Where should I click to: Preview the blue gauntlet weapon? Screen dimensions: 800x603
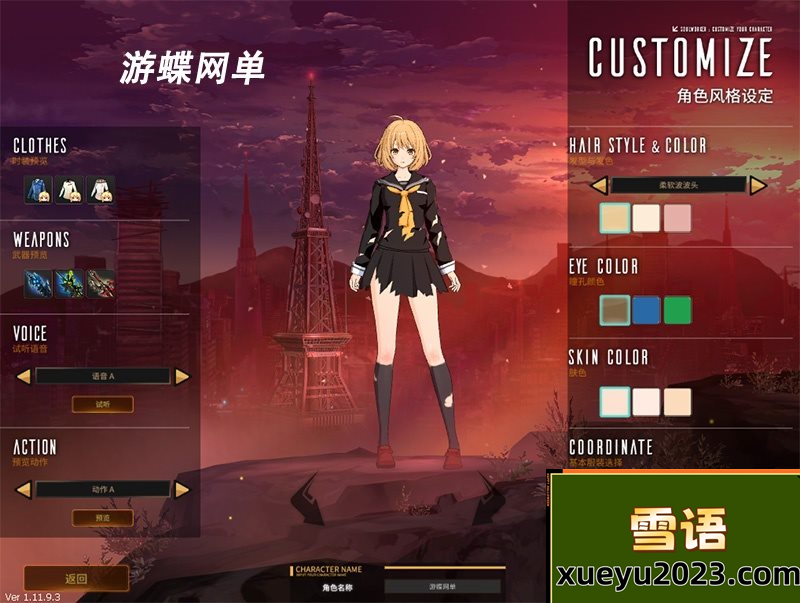(39, 283)
